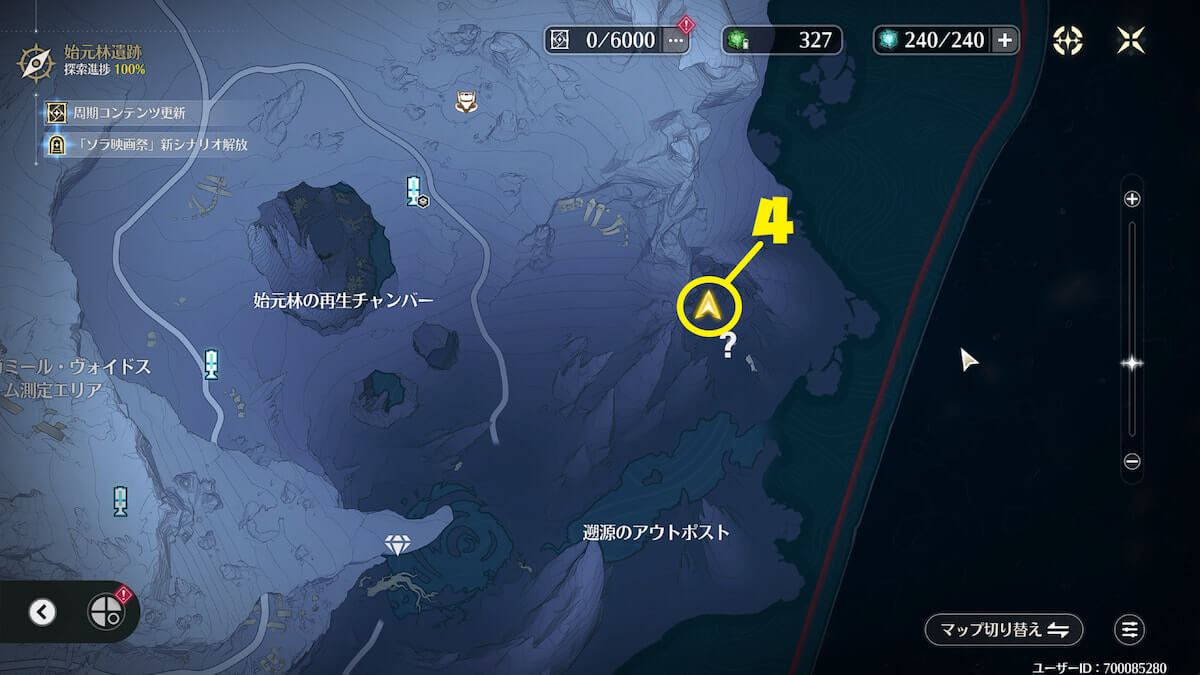Close the map with the X button
Viewport: 1200px width, 675px height.
[x=1130, y=40]
